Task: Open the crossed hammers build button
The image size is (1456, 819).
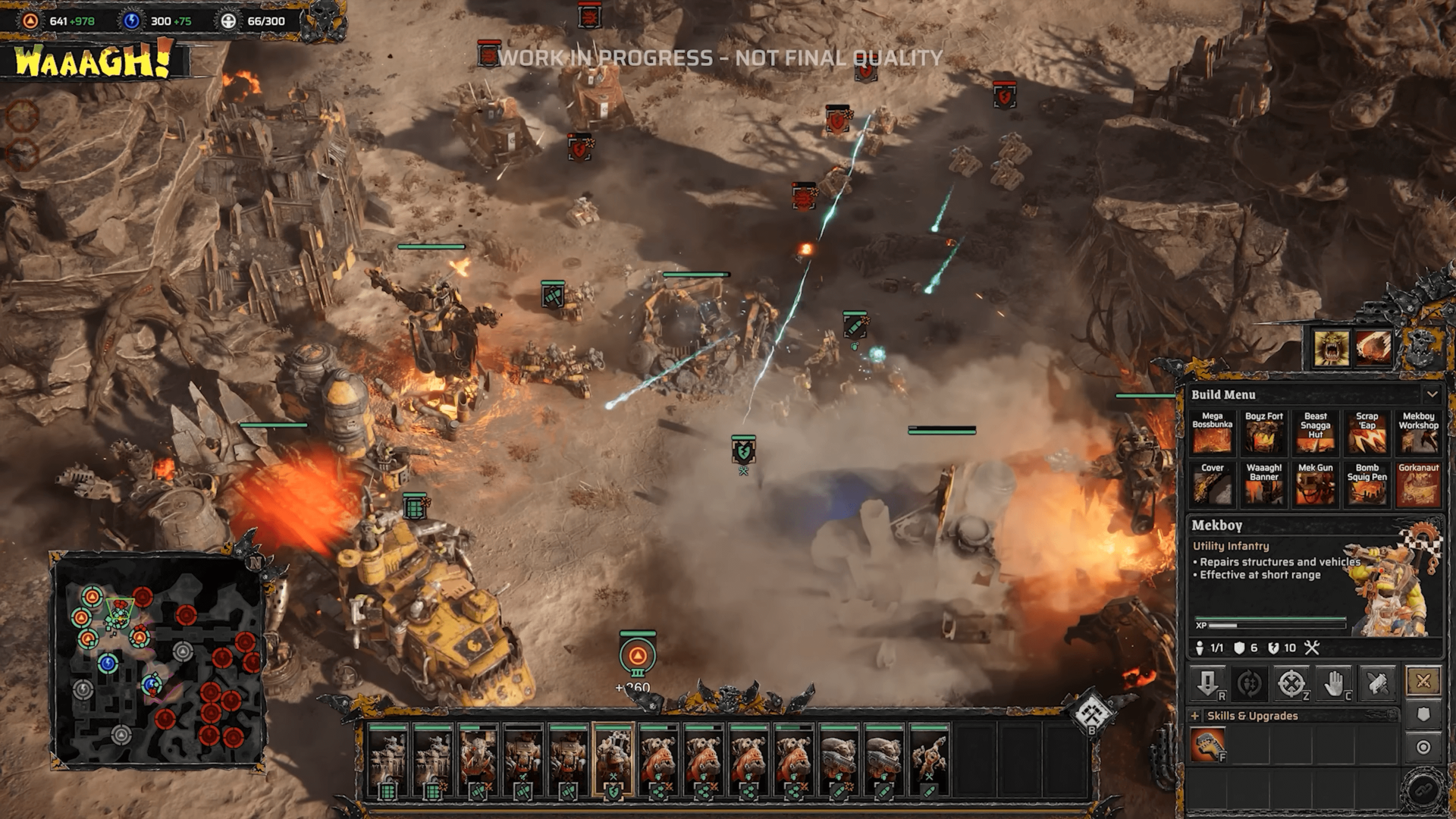Action: click(x=1093, y=711)
